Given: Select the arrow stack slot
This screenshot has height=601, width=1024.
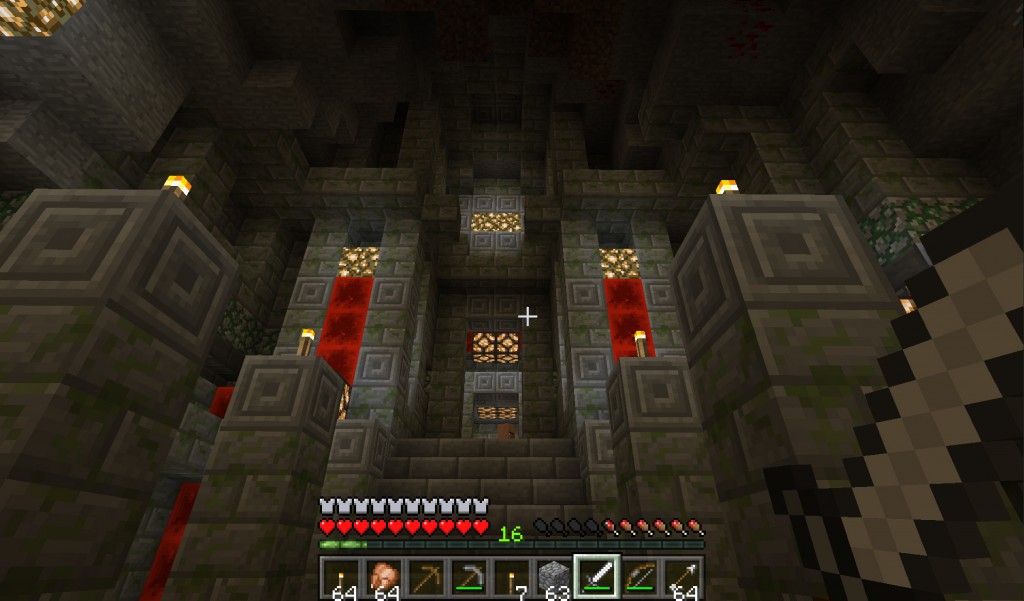Looking at the screenshot, I should click(683, 578).
